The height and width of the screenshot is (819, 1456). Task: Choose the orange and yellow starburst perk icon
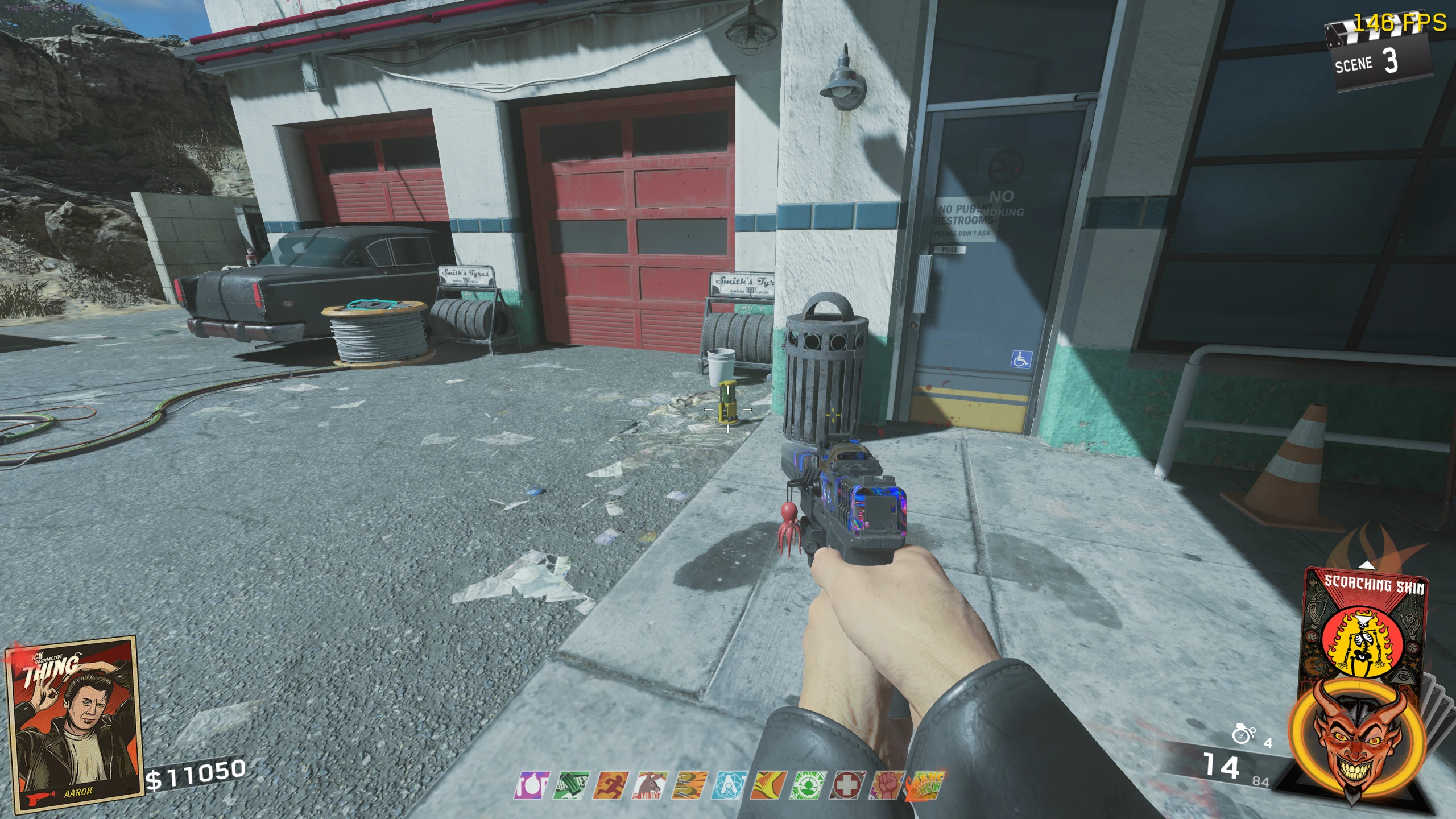tap(767, 785)
